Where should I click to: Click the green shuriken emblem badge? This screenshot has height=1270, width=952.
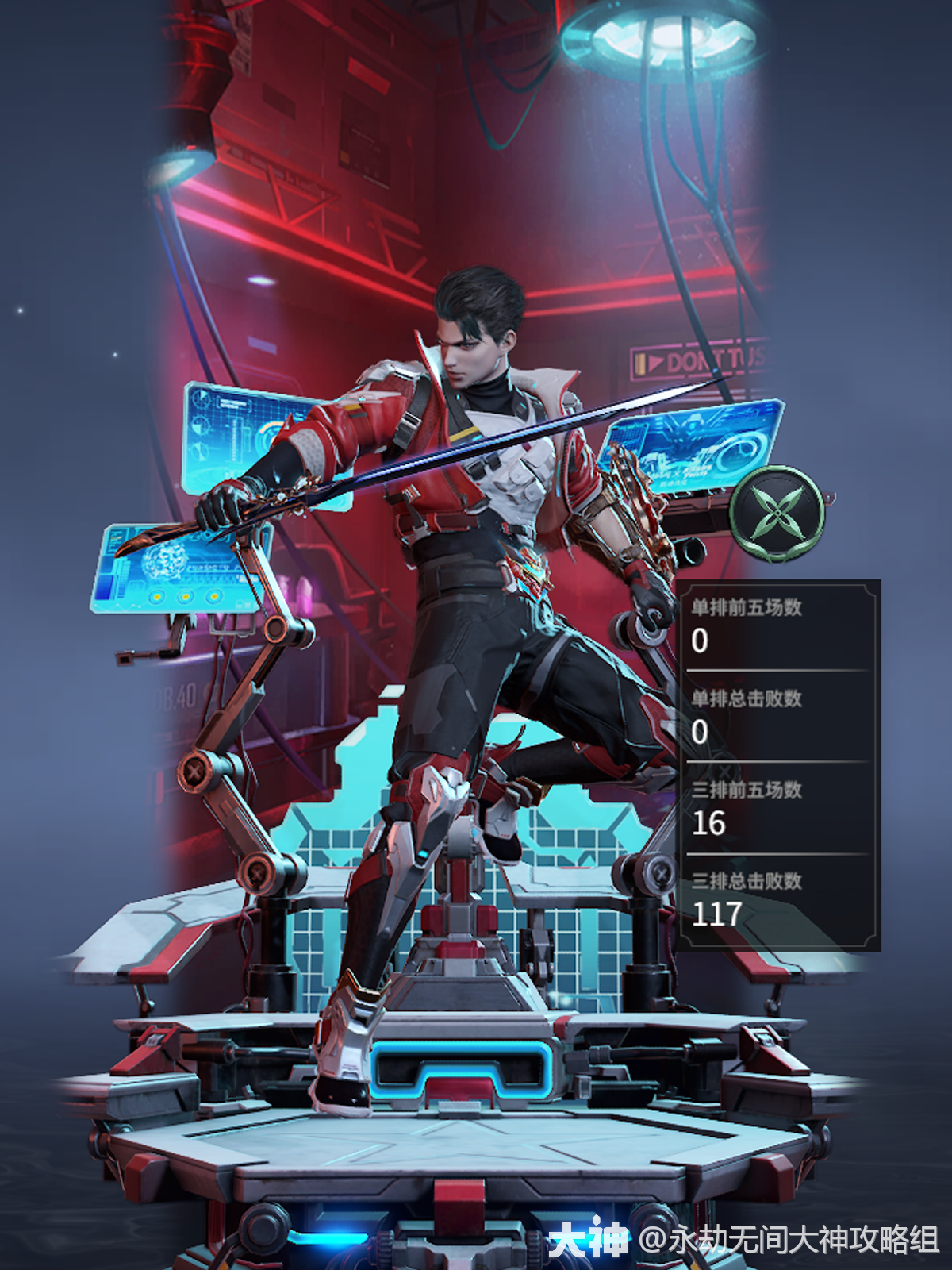pyautogui.click(x=777, y=514)
